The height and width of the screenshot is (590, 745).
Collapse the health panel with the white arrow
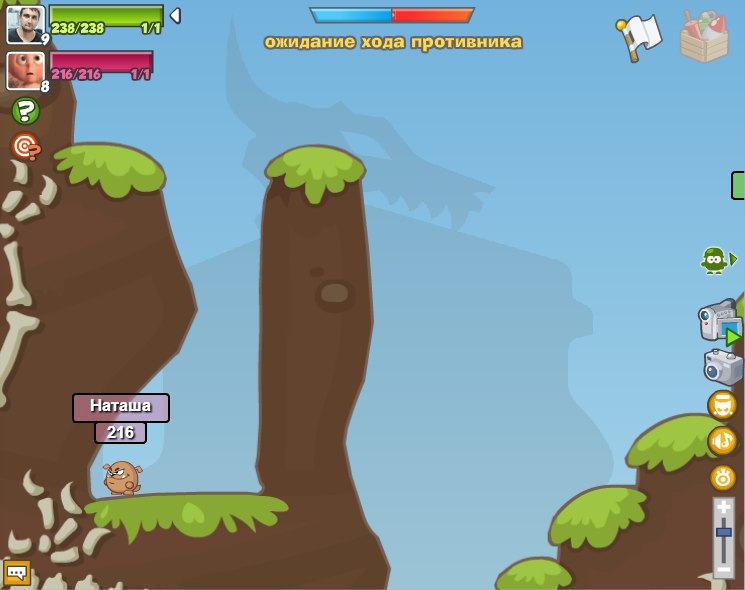(175, 15)
